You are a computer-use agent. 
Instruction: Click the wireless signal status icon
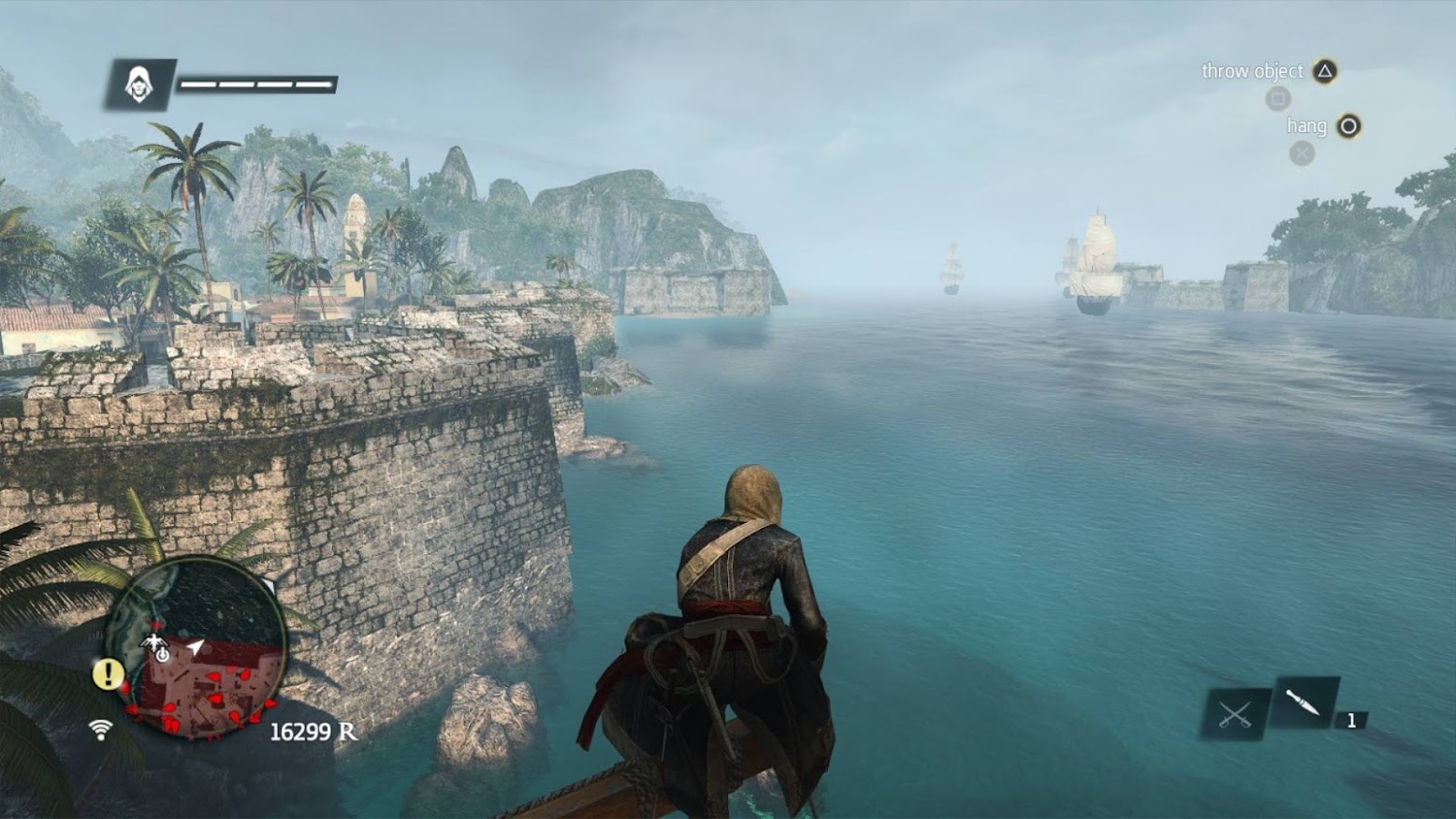pyautogui.click(x=101, y=728)
